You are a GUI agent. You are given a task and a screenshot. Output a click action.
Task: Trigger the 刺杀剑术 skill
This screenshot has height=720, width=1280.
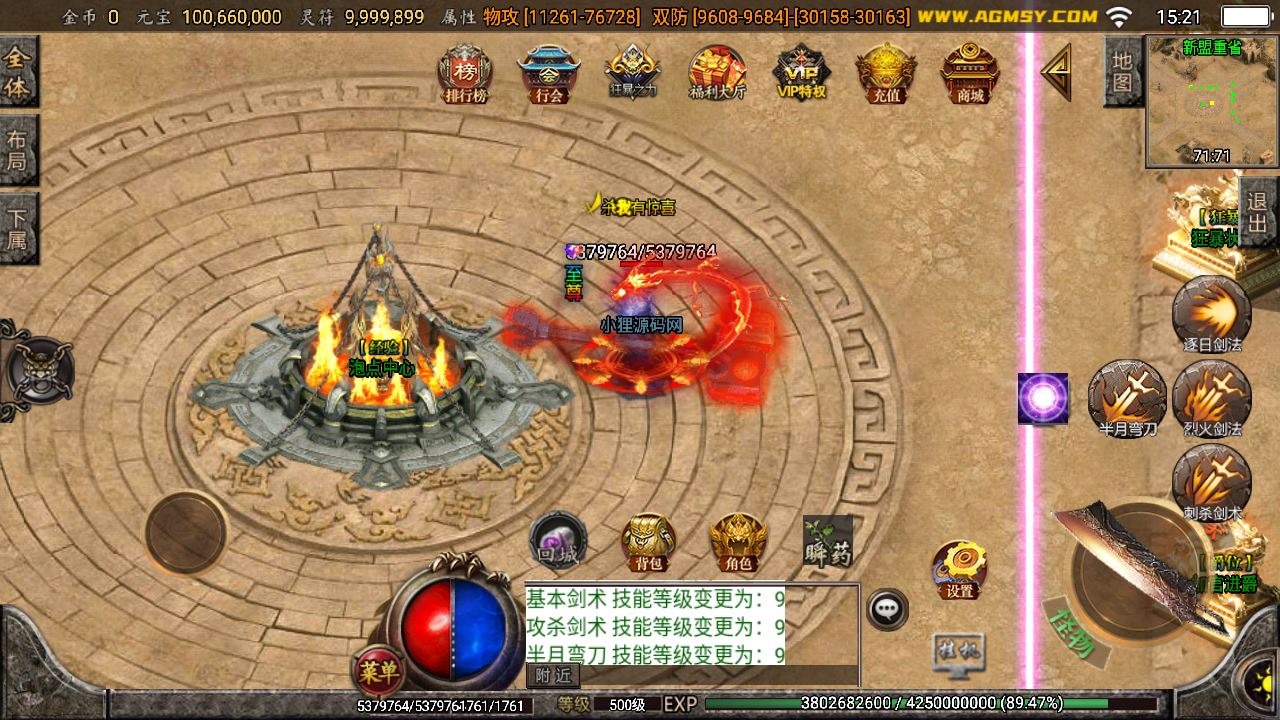1211,481
